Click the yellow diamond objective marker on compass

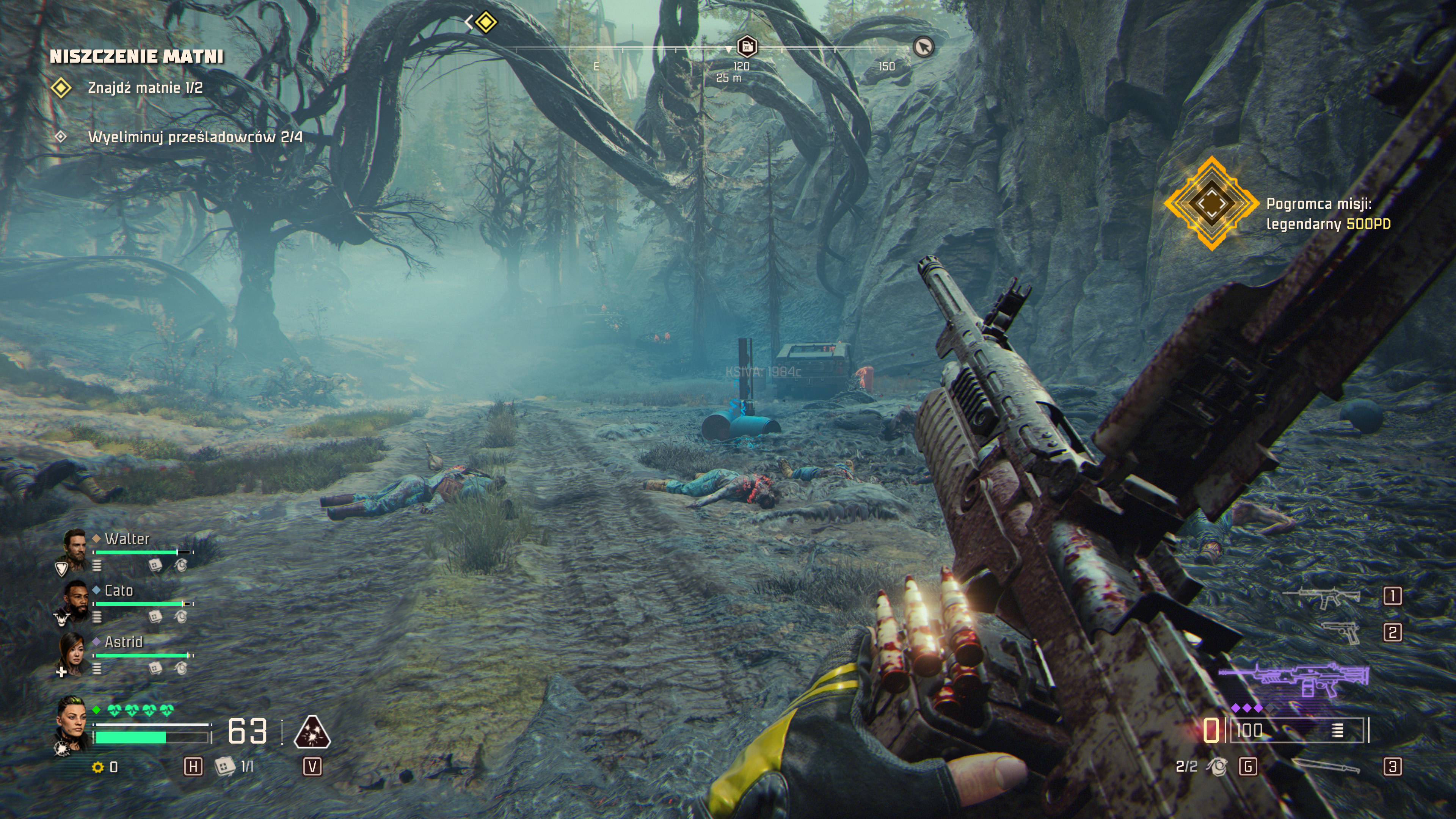pyautogui.click(x=486, y=23)
